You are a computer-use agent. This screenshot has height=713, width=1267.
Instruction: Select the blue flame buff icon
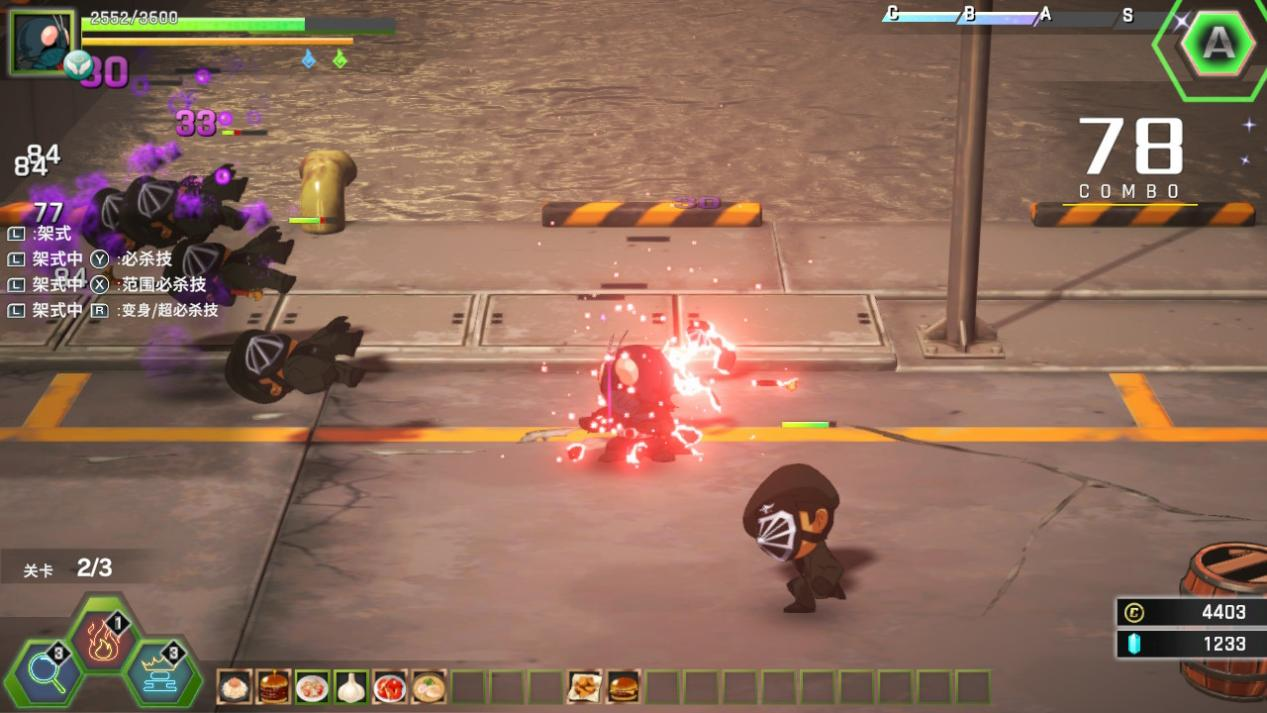309,60
